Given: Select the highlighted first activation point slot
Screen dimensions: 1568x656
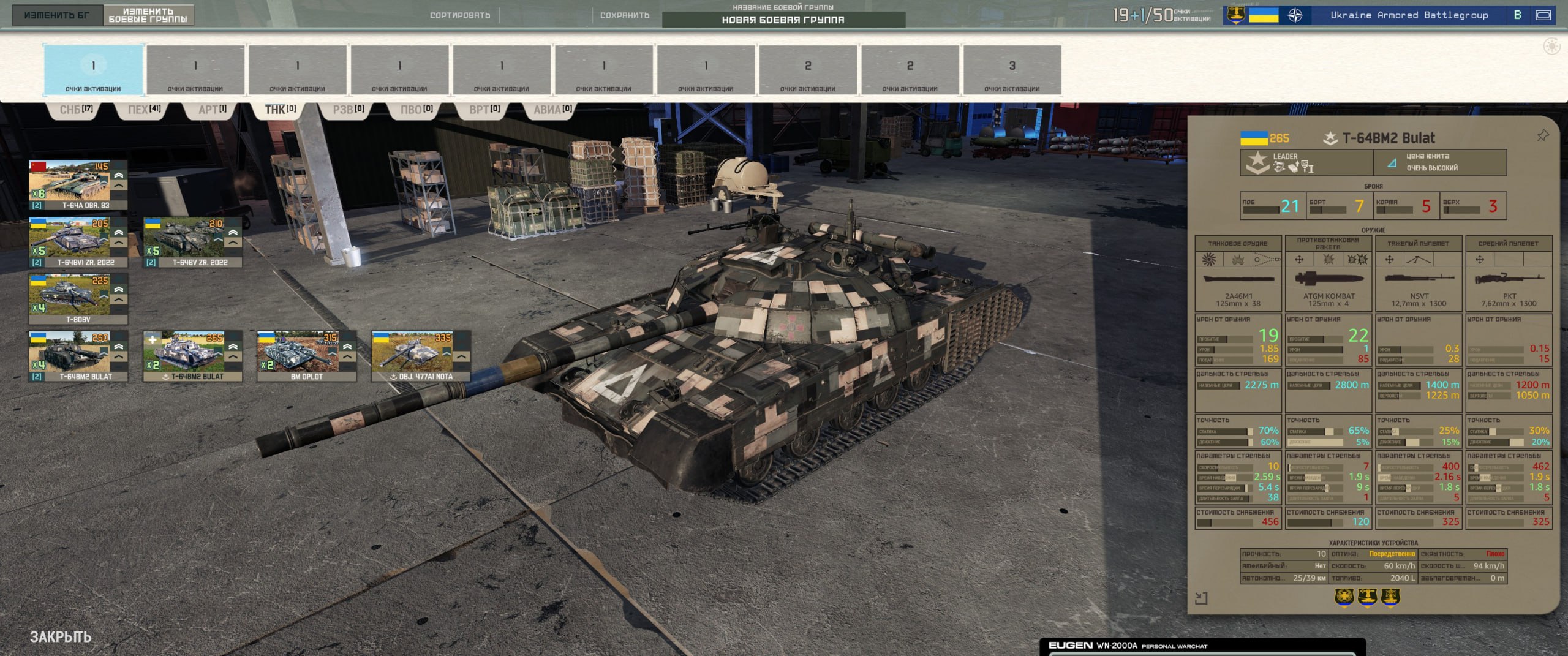Looking at the screenshot, I should coord(93,70).
